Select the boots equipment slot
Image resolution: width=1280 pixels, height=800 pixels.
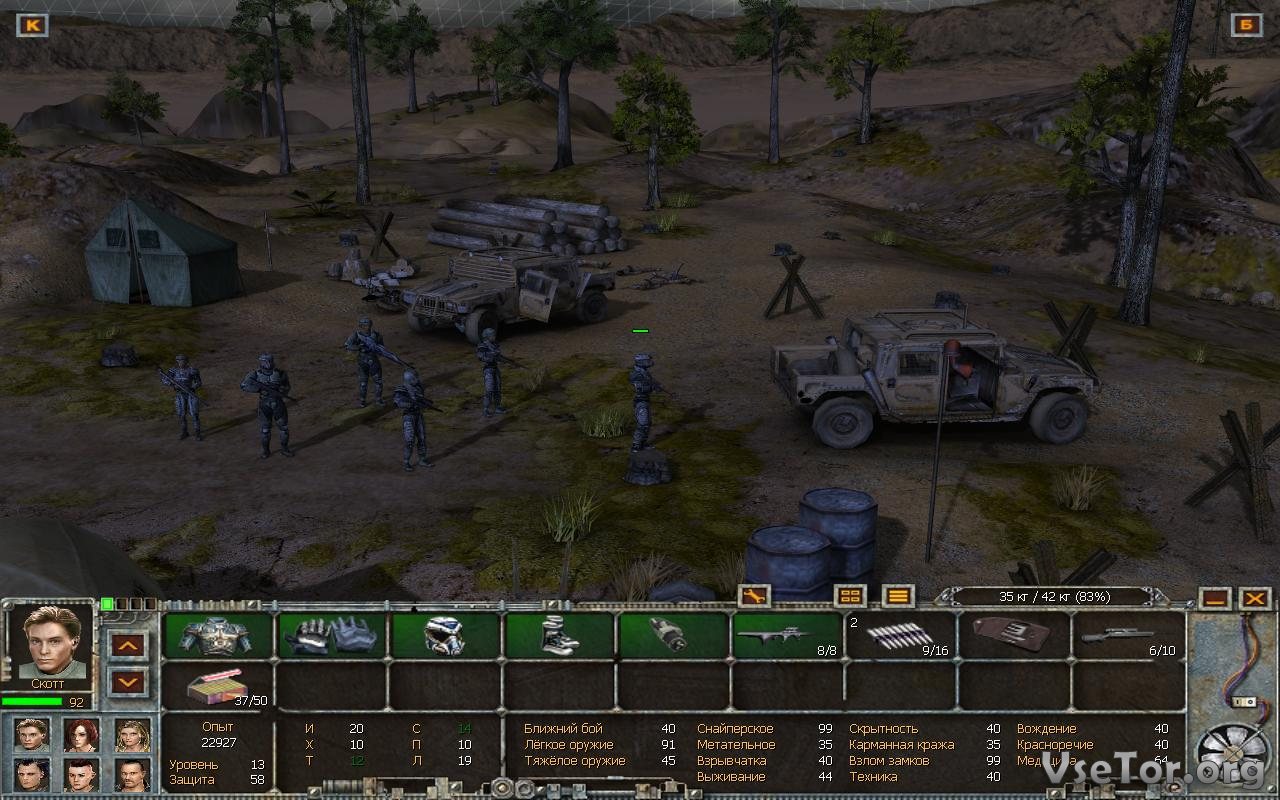[x=559, y=635]
